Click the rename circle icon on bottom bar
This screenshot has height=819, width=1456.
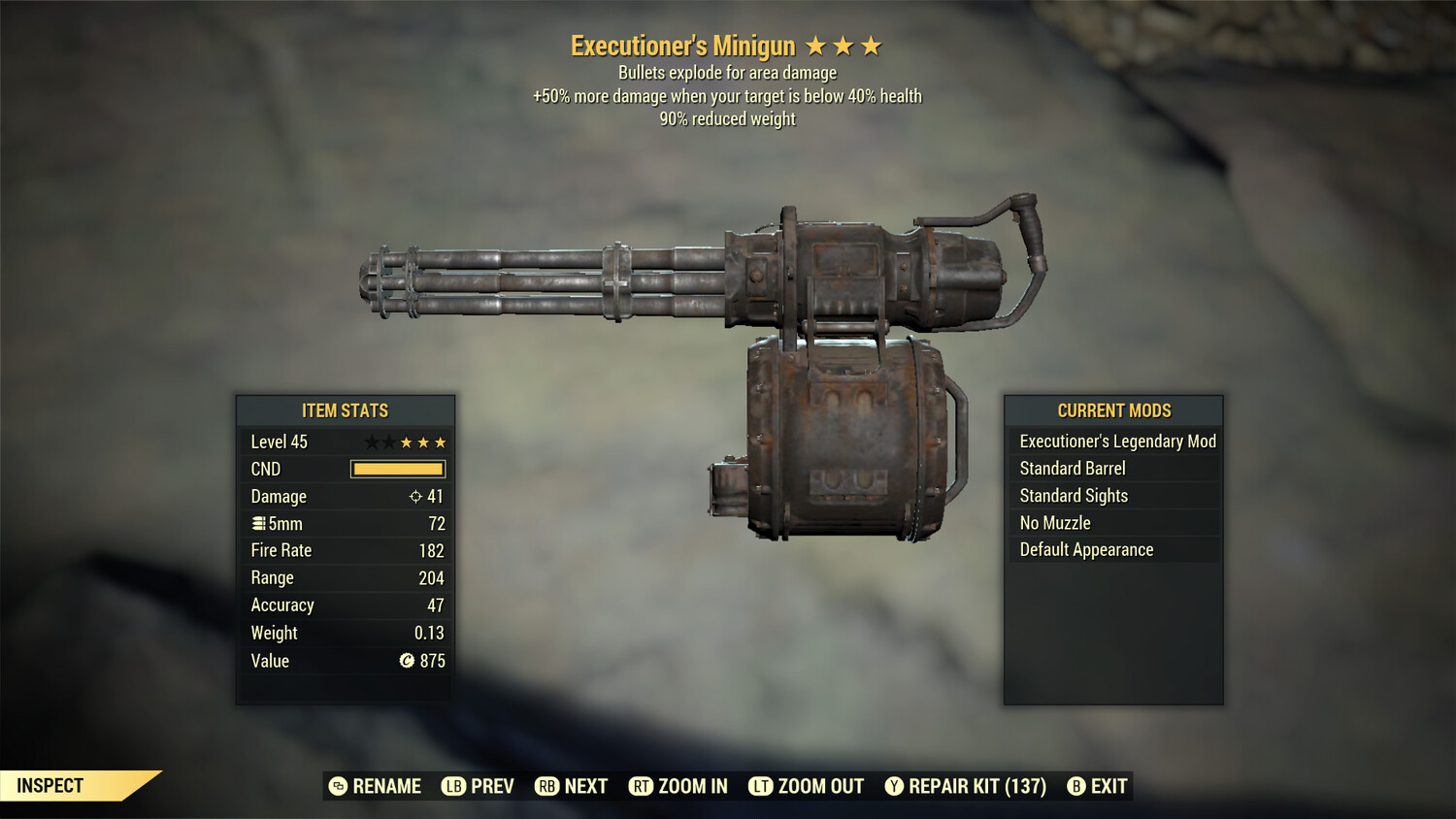339,786
